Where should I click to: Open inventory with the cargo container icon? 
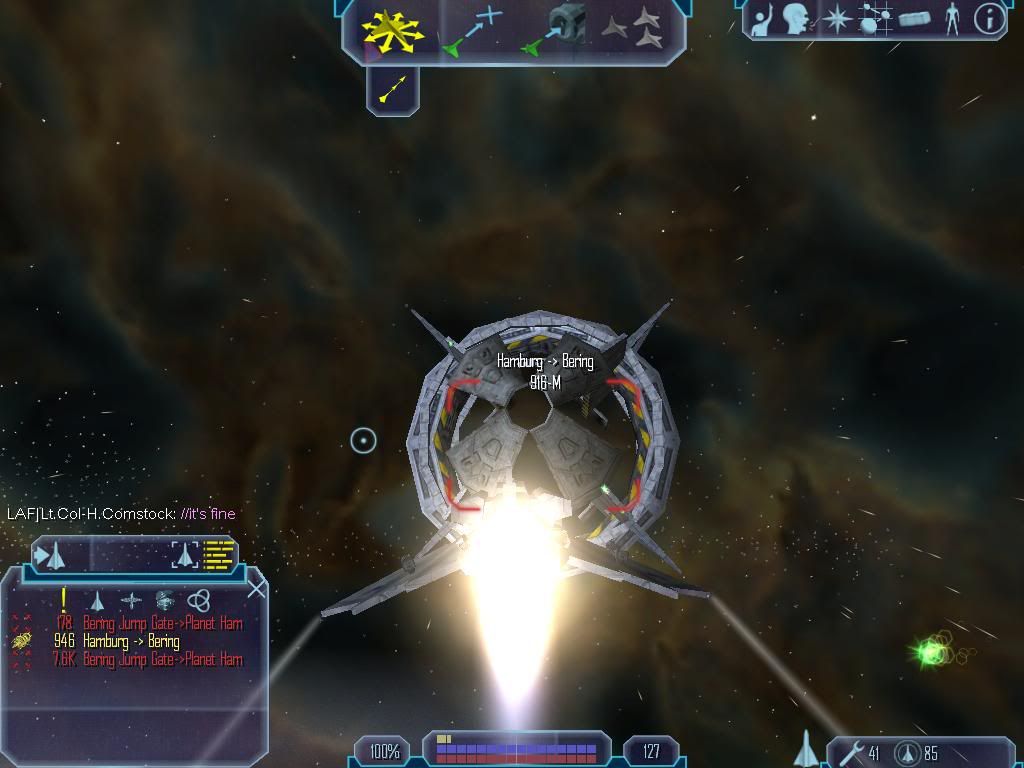914,19
